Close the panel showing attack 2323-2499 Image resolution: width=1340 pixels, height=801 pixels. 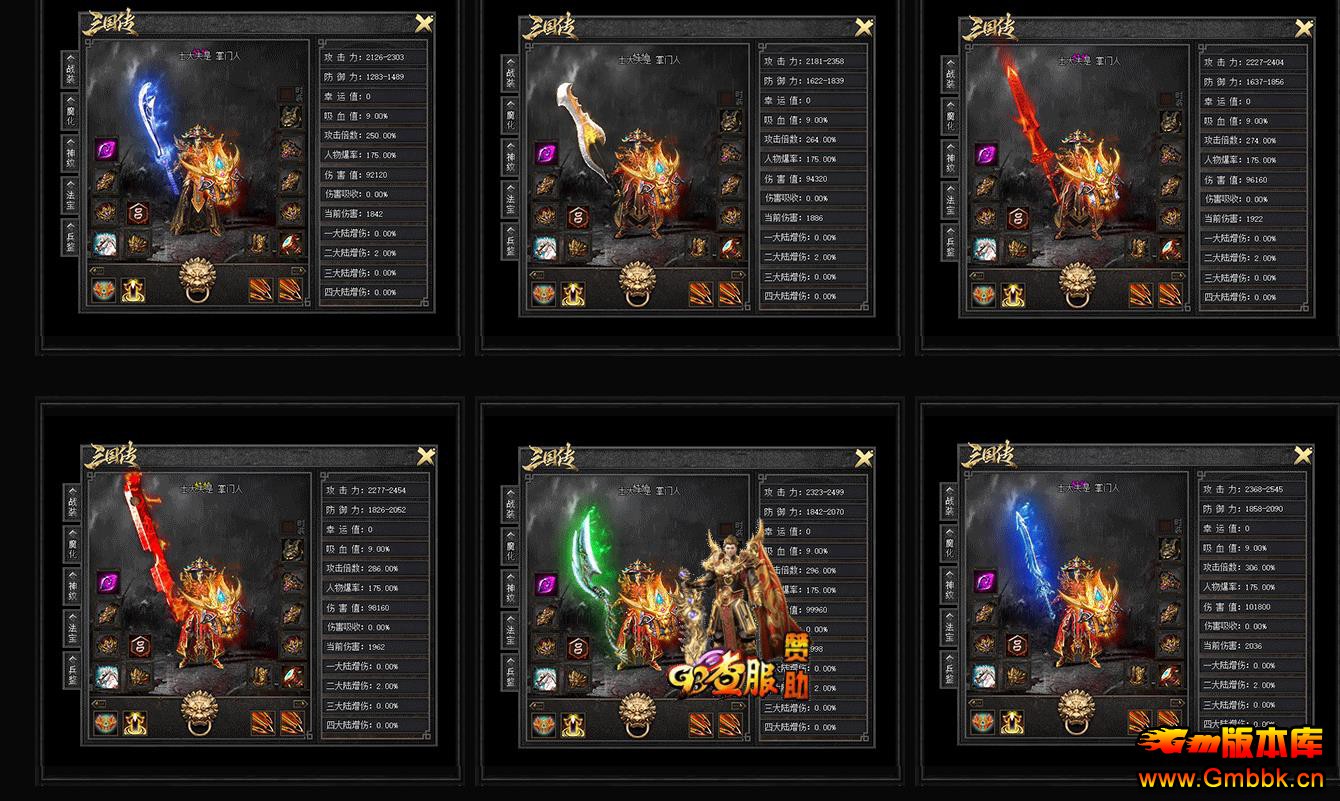865,459
